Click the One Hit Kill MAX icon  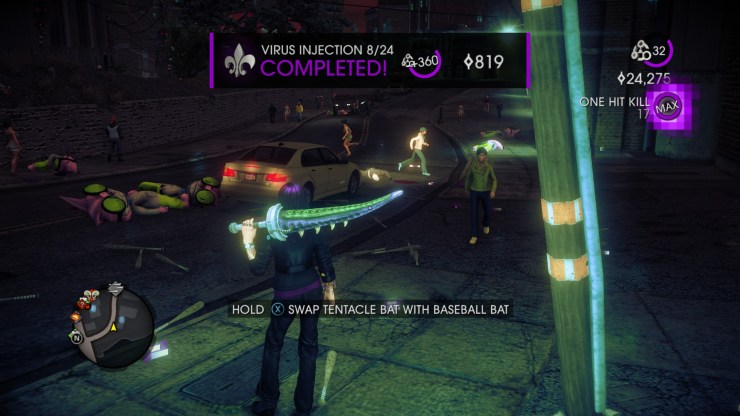click(x=668, y=106)
